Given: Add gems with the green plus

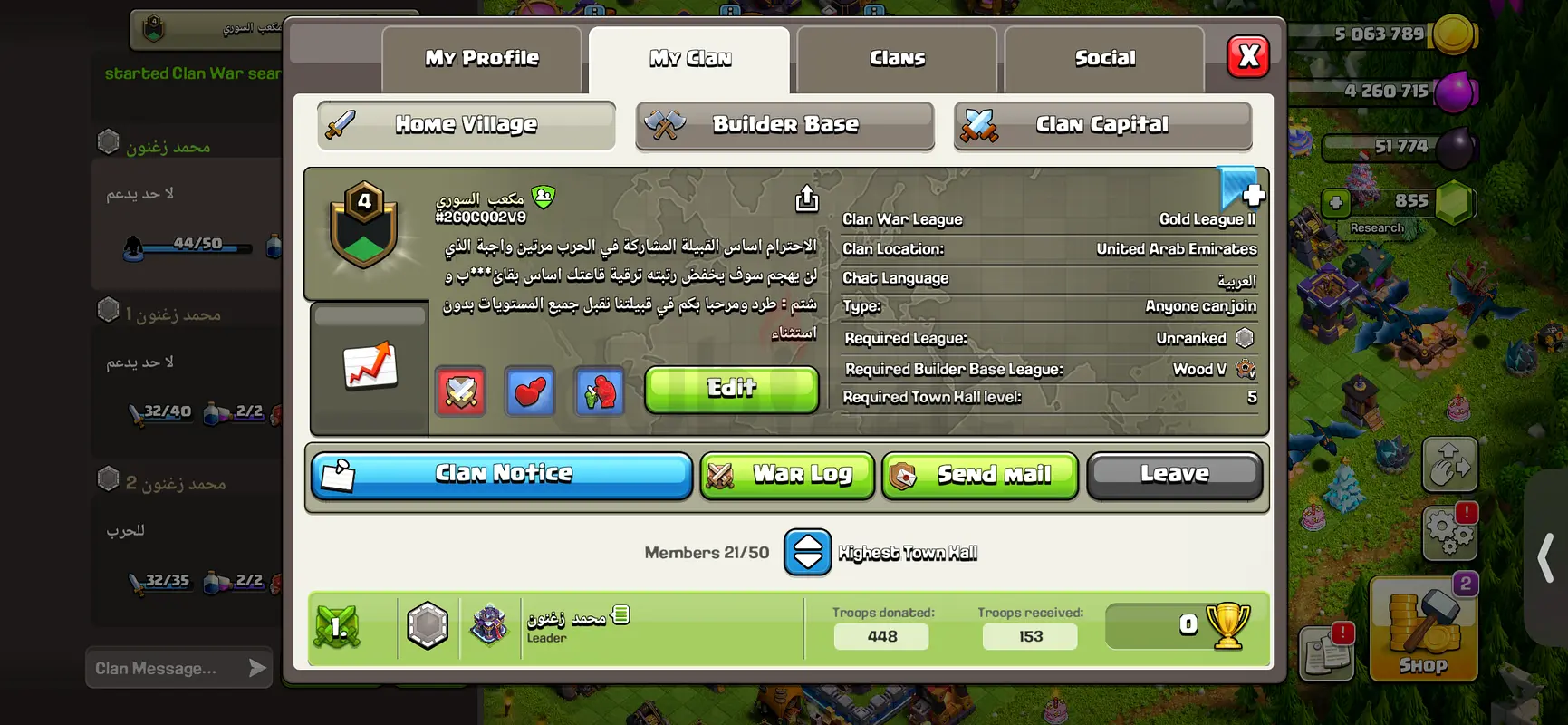Looking at the screenshot, I should pyautogui.click(x=1335, y=202).
